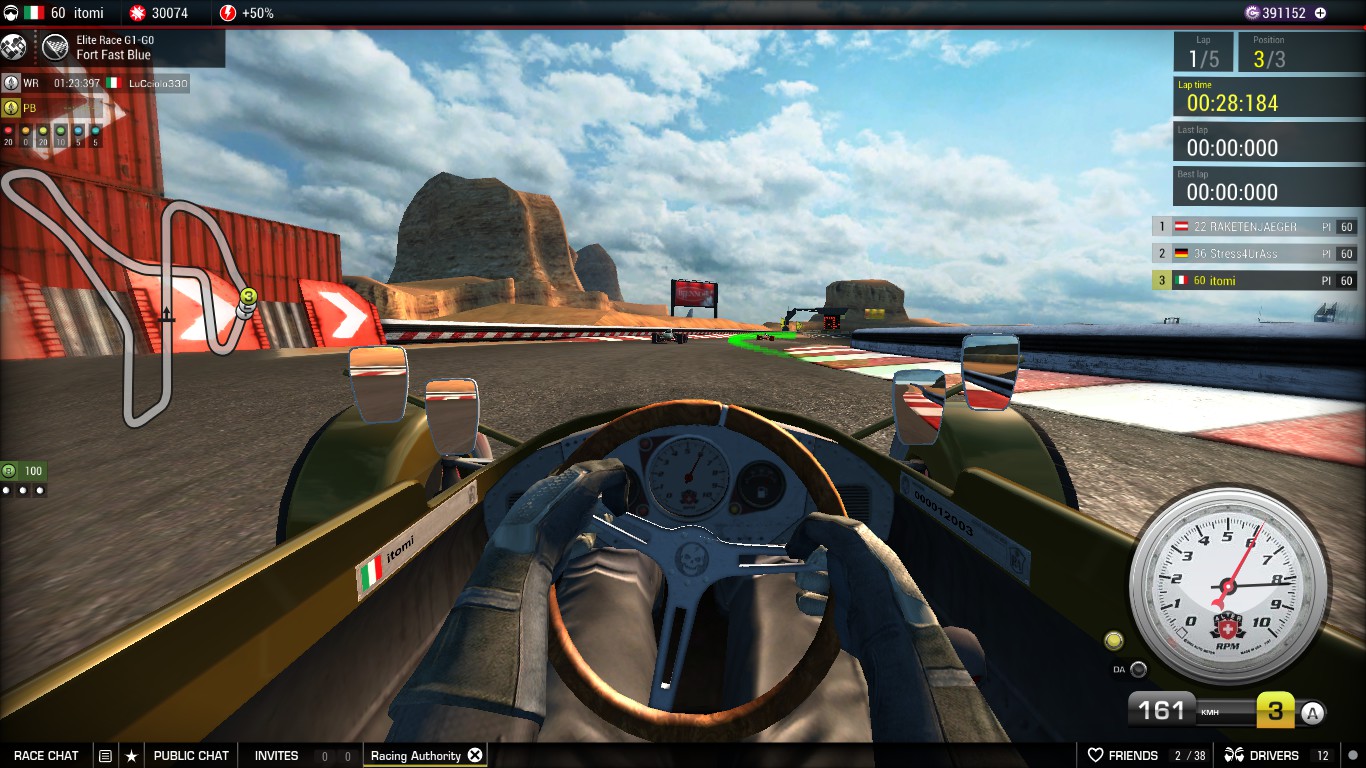Click the +50% boost lightning icon

(x=228, y=13)
